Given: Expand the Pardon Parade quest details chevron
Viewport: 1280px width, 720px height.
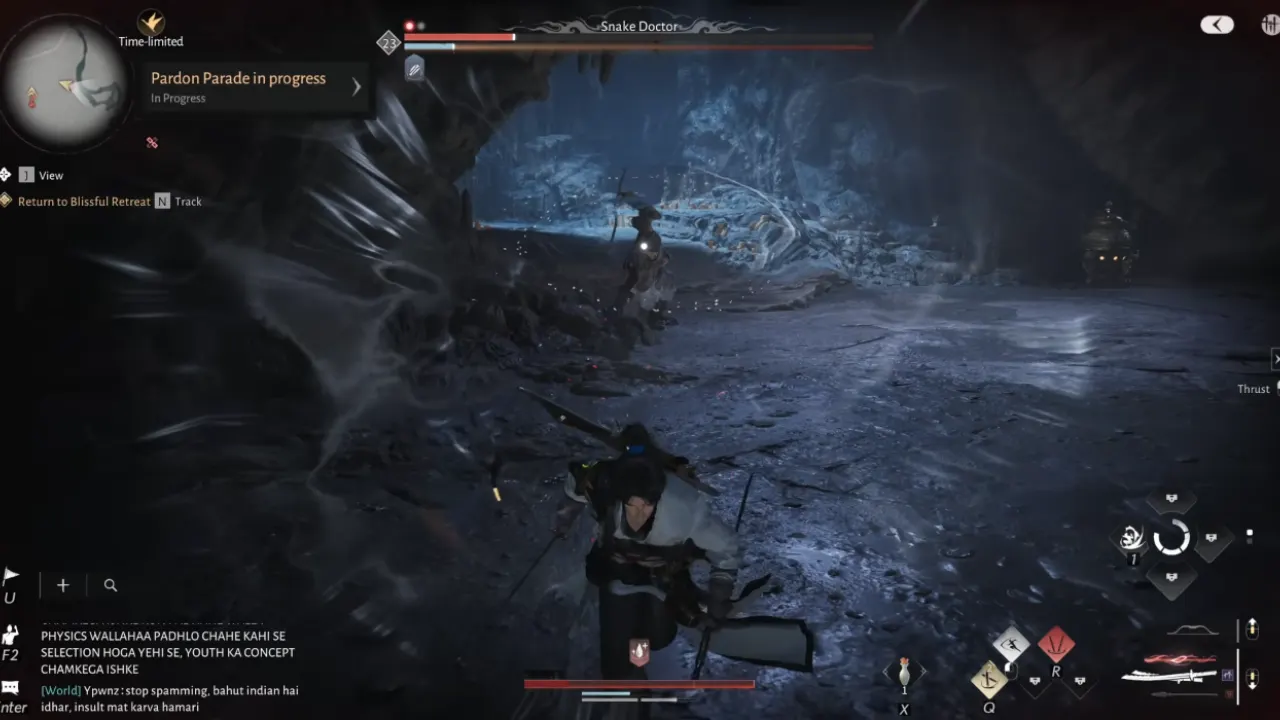Looking at the screenshot, I should coord(356,86).
